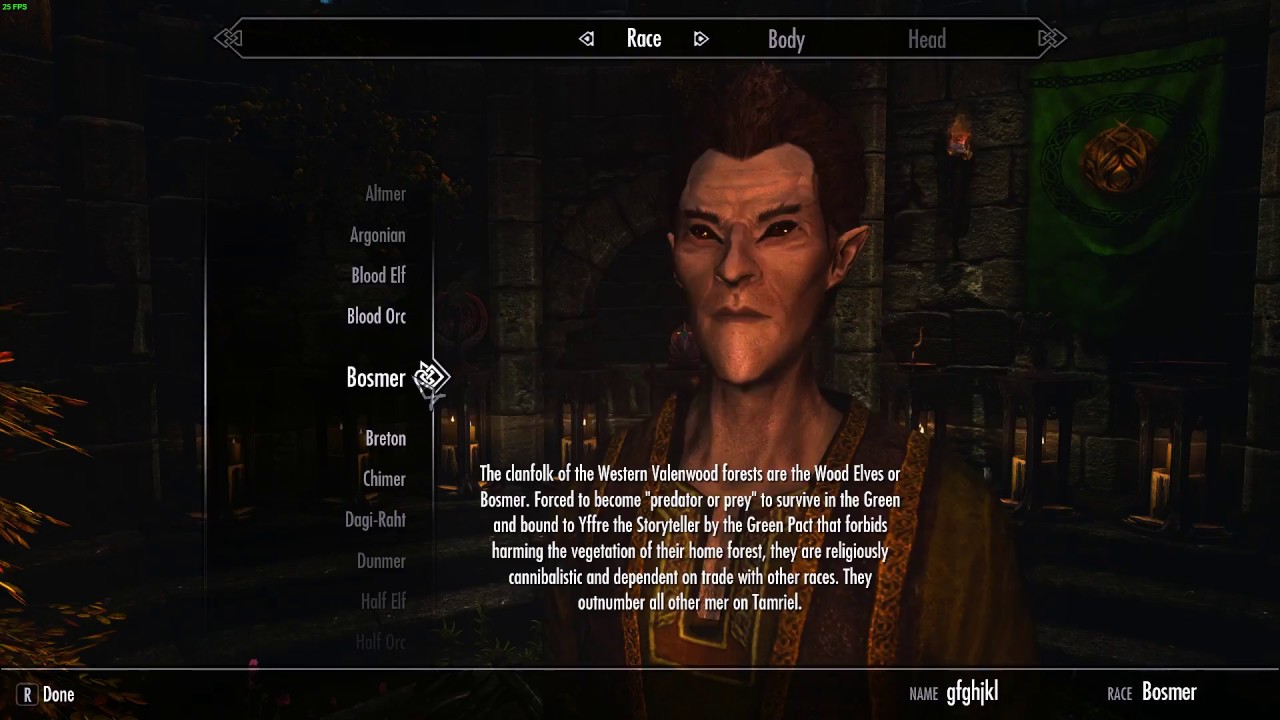
Task: Select the Altmer race
Action: pos(385,194)
